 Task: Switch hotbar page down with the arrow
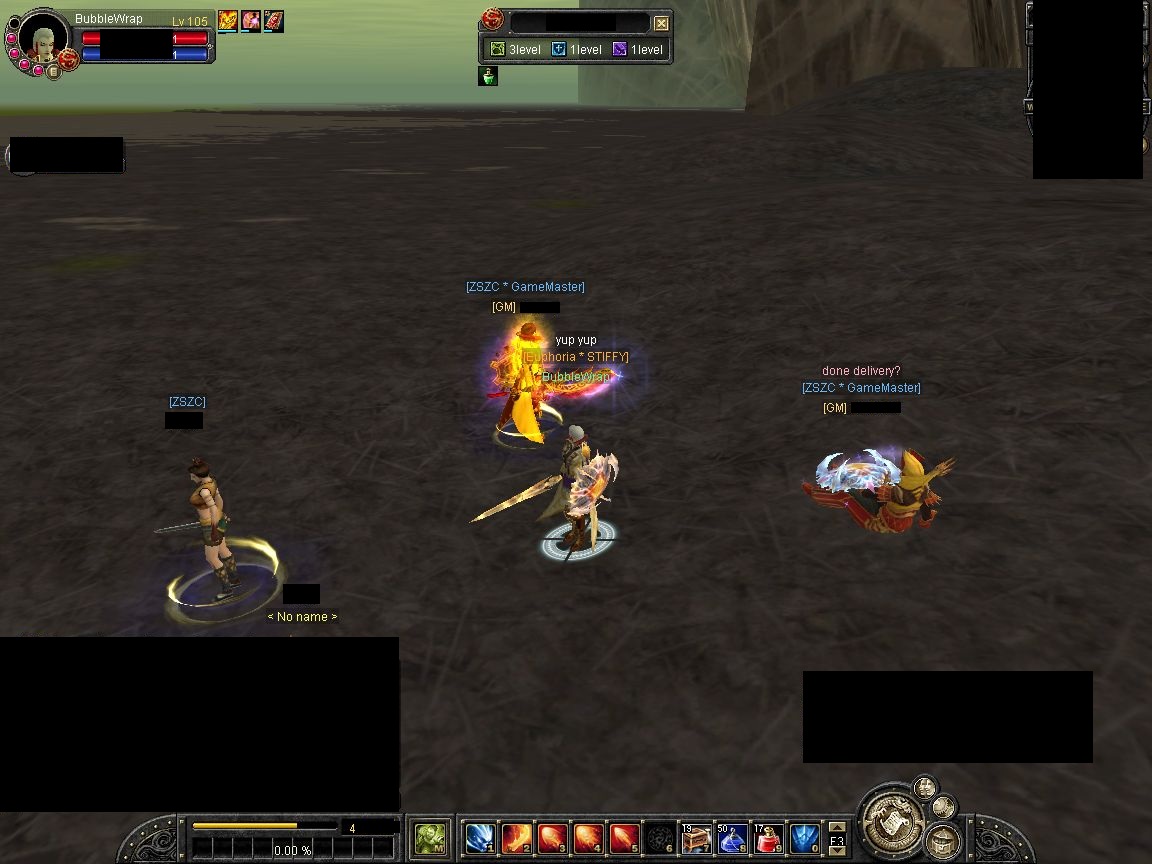tap(837, 851)
